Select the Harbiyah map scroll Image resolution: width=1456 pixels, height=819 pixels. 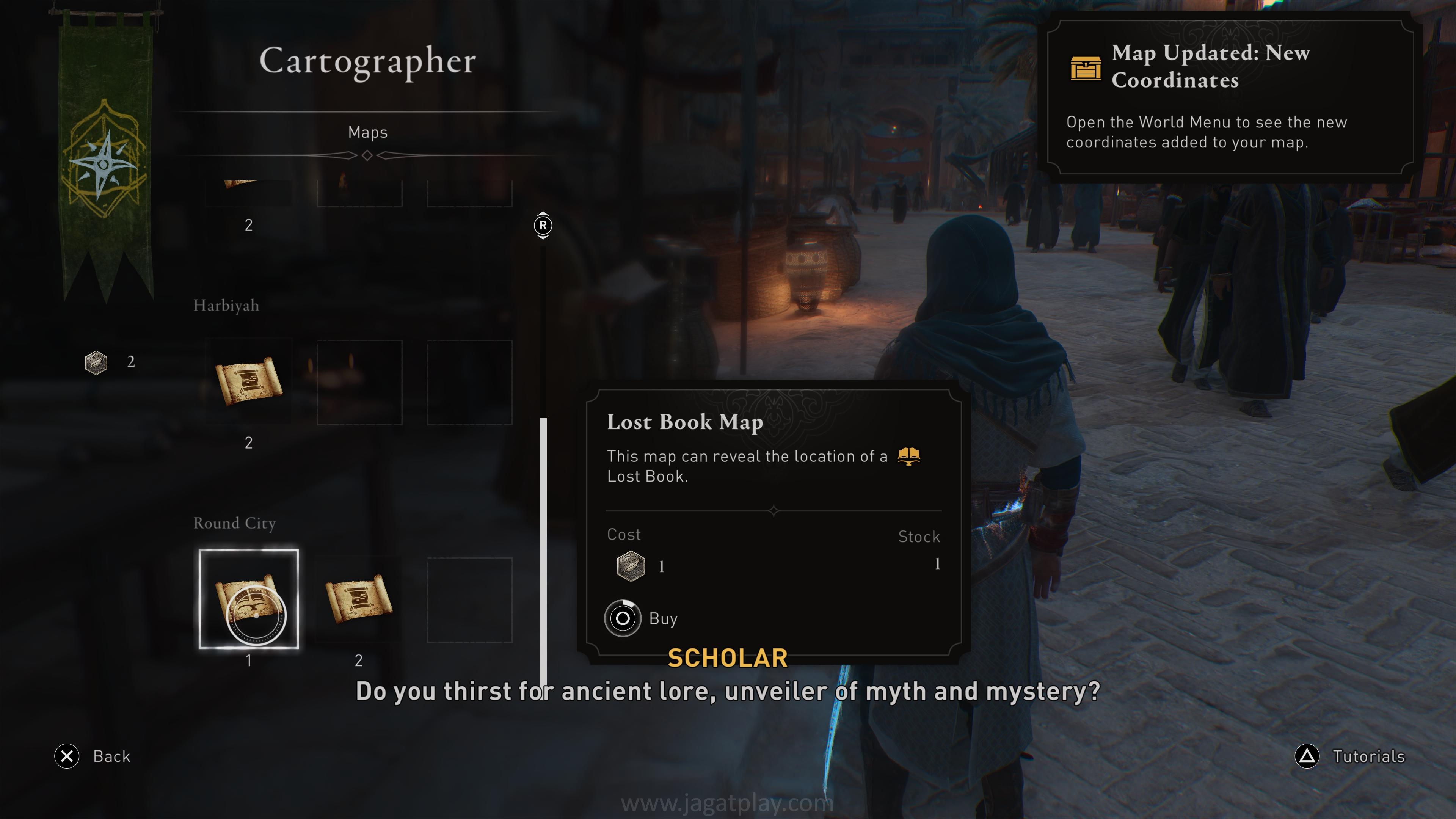pyautogui.click(x=248, y=381)
